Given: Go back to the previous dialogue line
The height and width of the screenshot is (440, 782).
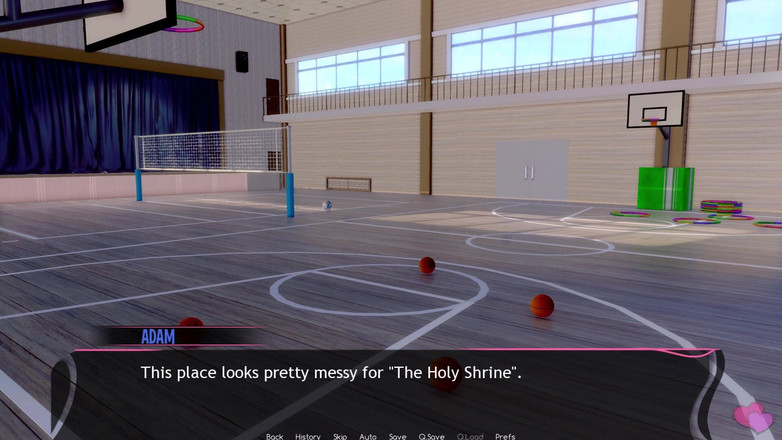Looking at the screenshot, I should pyautogui.click(x=274, y=436).
